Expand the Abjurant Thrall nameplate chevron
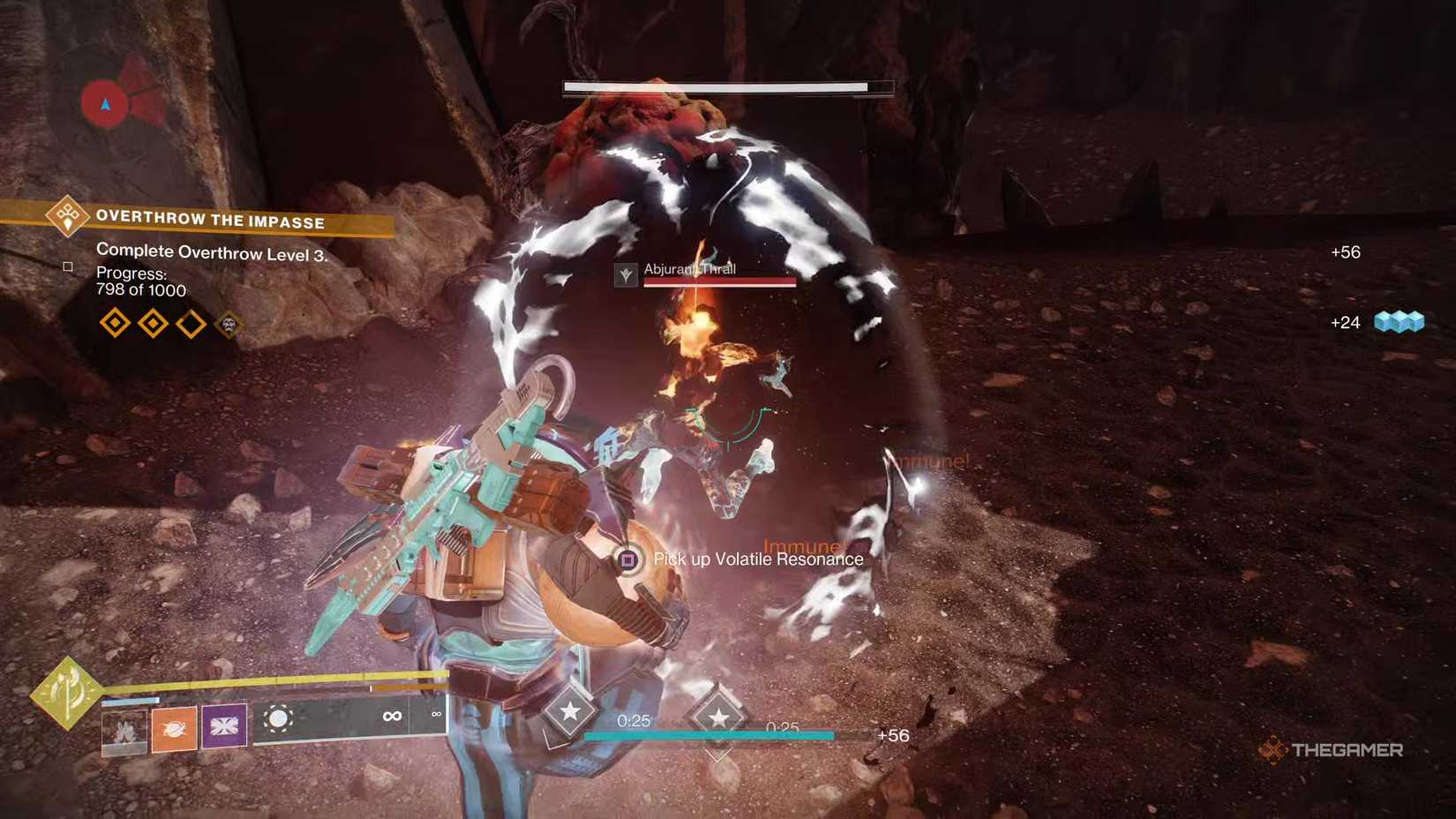This screenshot has width=1456, height=819. 624,274
